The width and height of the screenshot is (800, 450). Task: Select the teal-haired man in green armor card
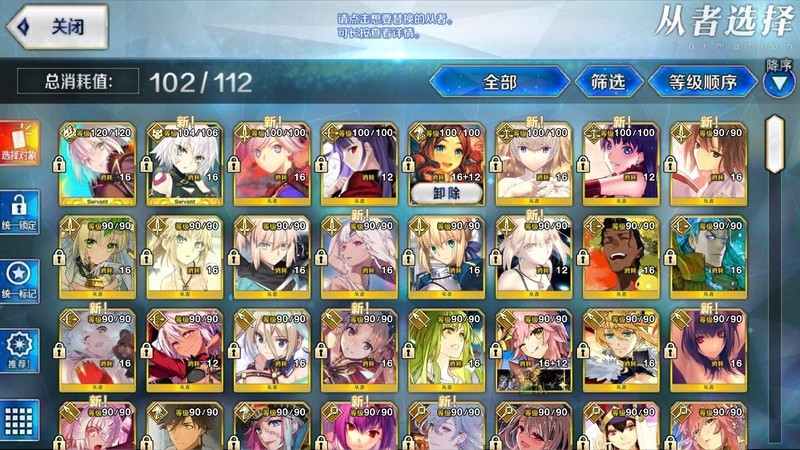[708, 257]
